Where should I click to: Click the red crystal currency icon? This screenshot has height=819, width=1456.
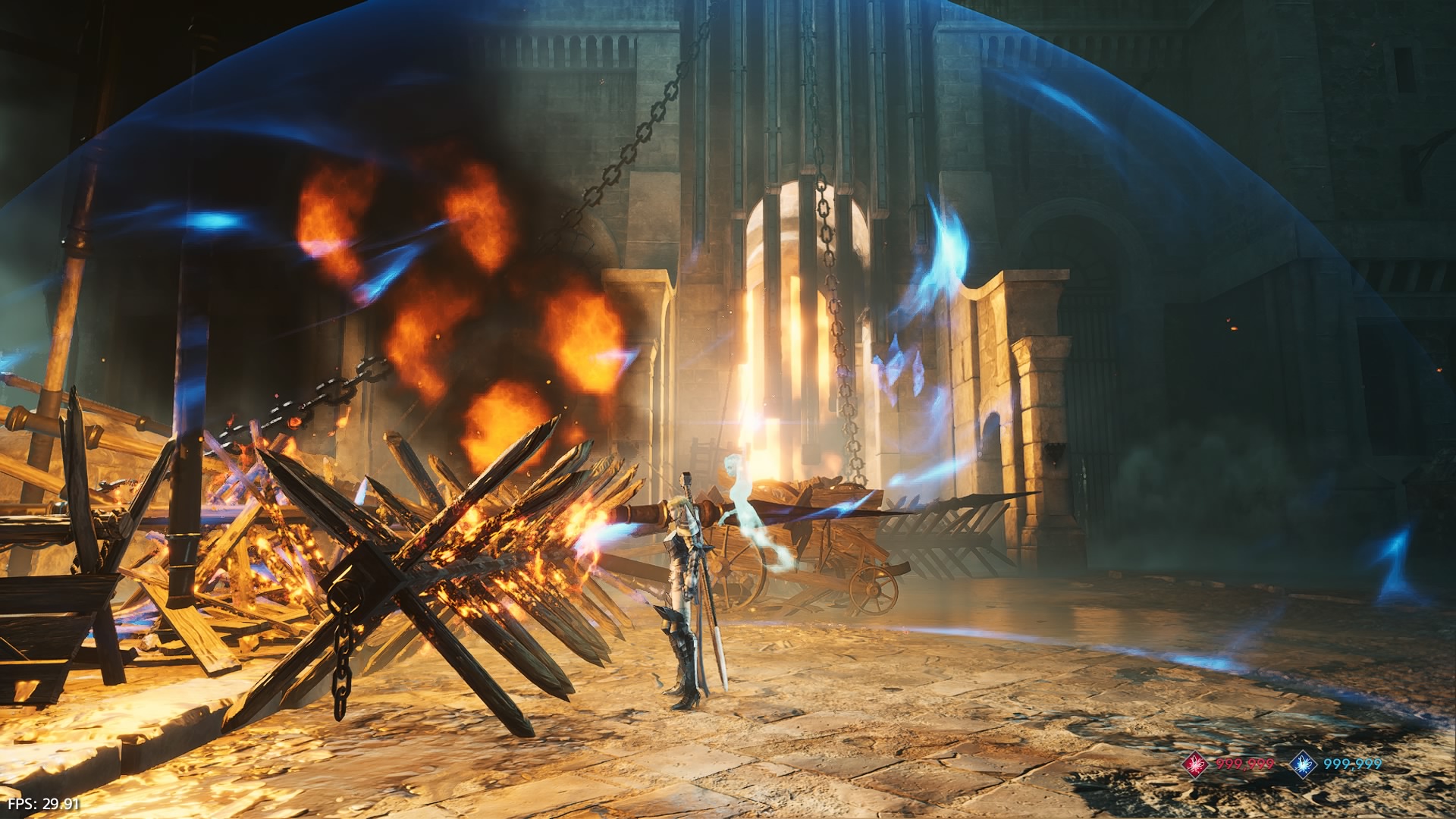click(1196, 764)
